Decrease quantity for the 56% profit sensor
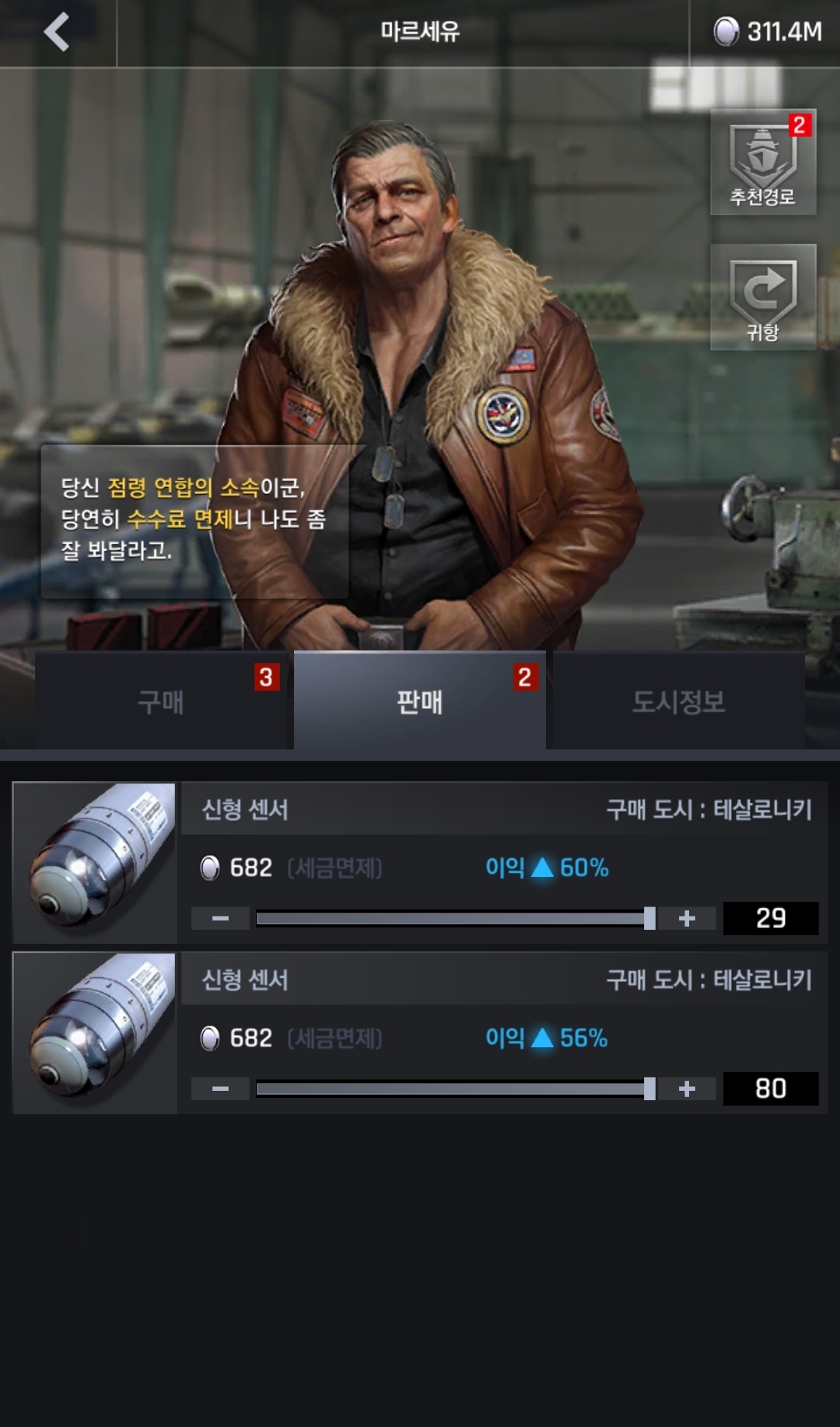The width and height of the screenshot is (840, 1427). pyautogui.click(x=221, y=1089)
